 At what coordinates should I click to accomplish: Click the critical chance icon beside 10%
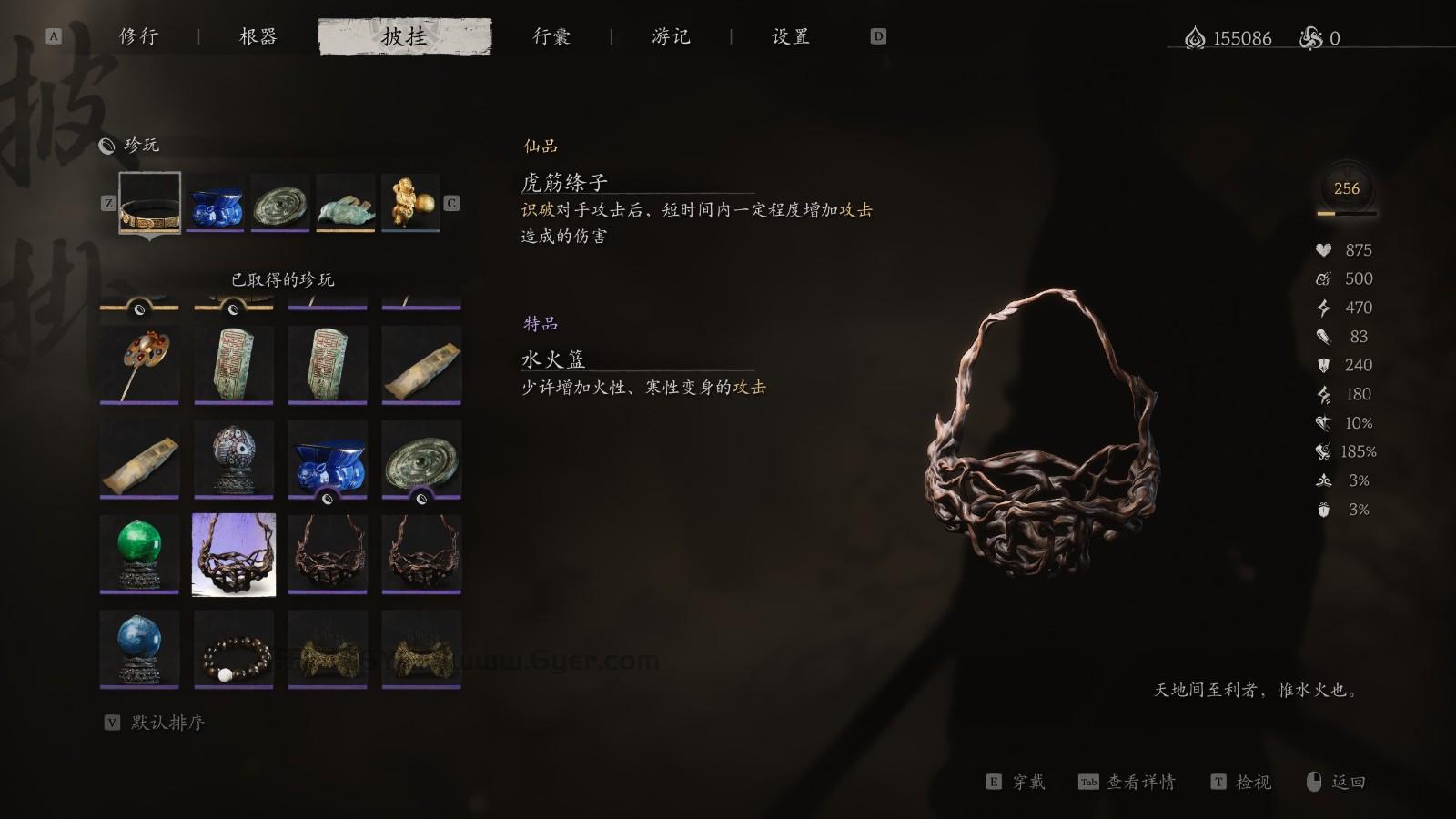1324,423
